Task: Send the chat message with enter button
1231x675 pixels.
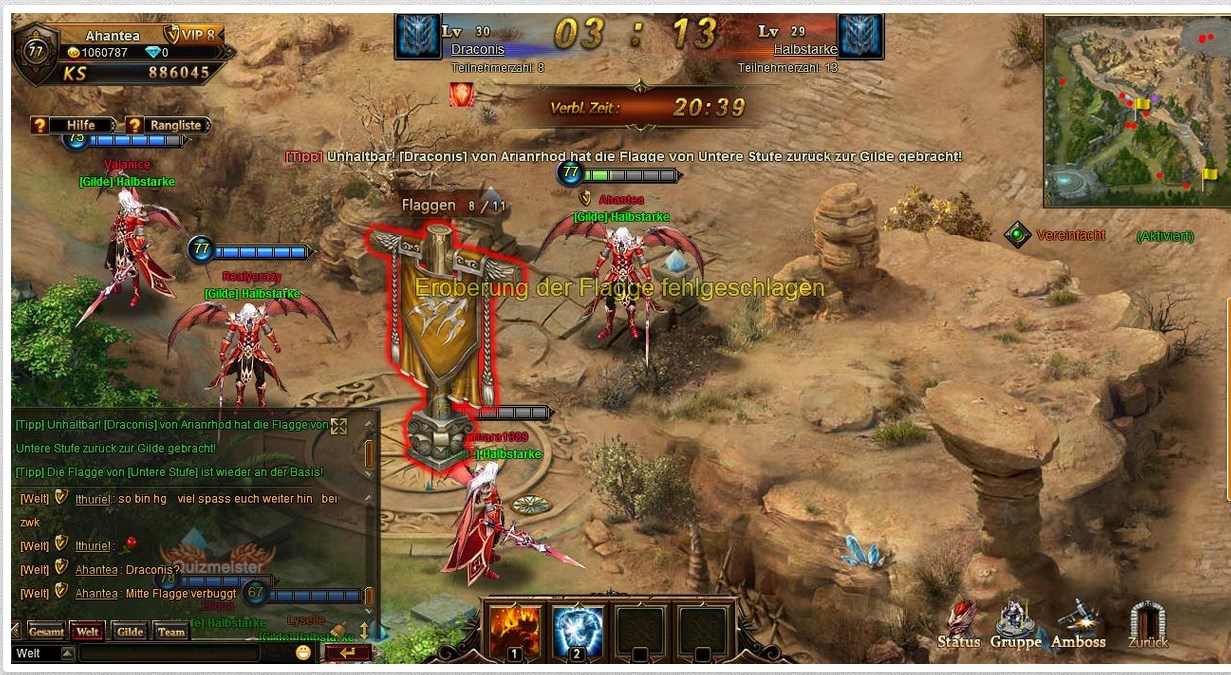Action: coord(346,653)
